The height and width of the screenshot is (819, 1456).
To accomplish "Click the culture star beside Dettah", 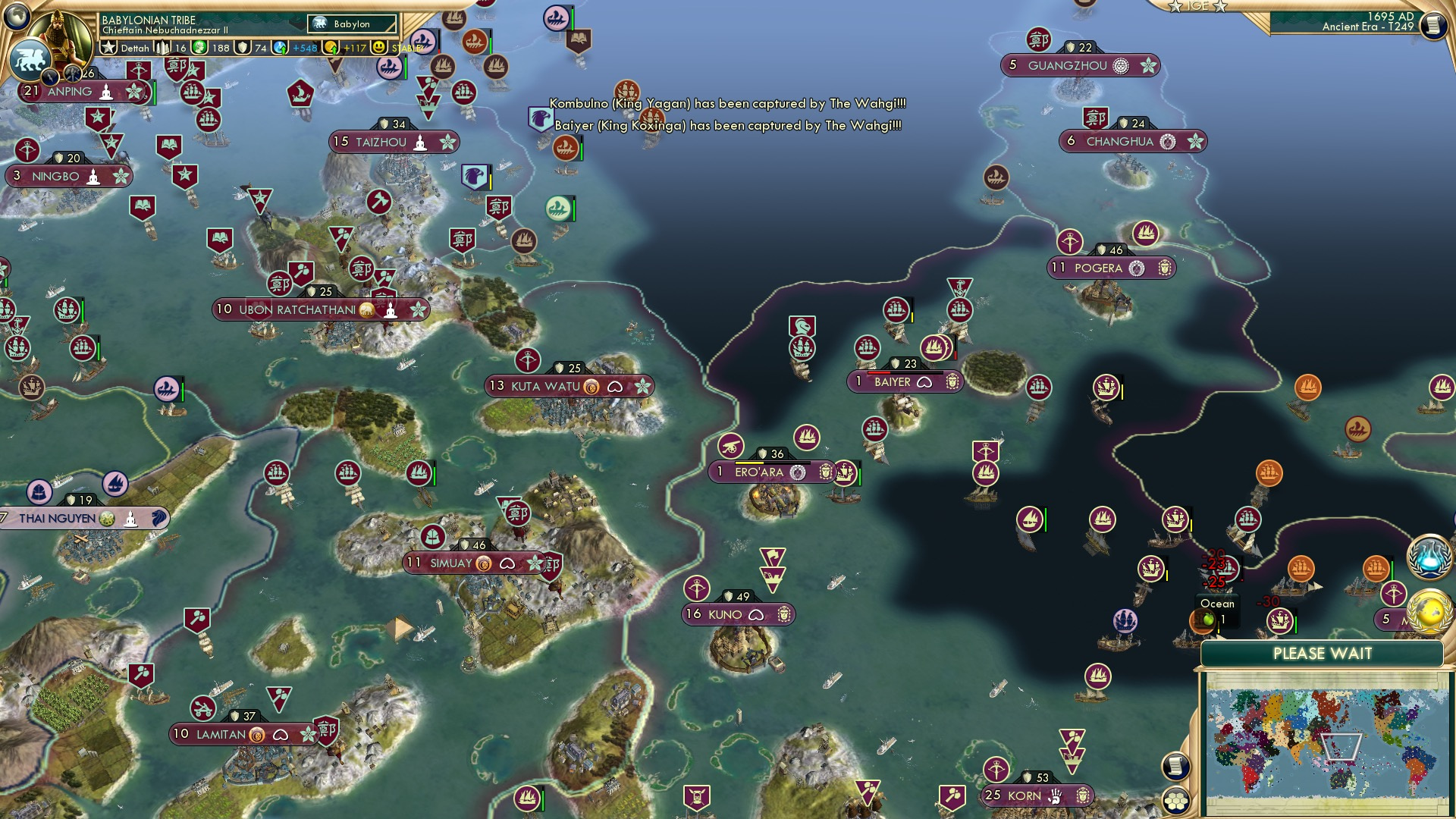I will coord(109,47).
